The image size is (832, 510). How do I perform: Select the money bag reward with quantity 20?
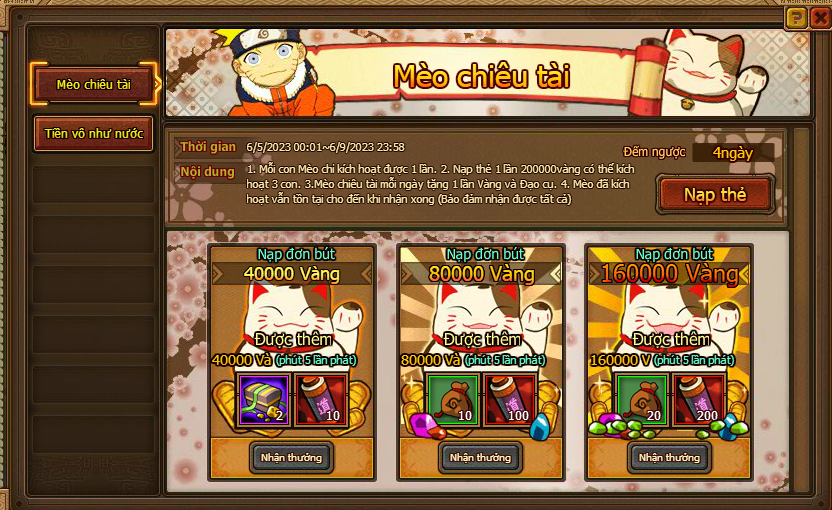[x=642, y=400]
